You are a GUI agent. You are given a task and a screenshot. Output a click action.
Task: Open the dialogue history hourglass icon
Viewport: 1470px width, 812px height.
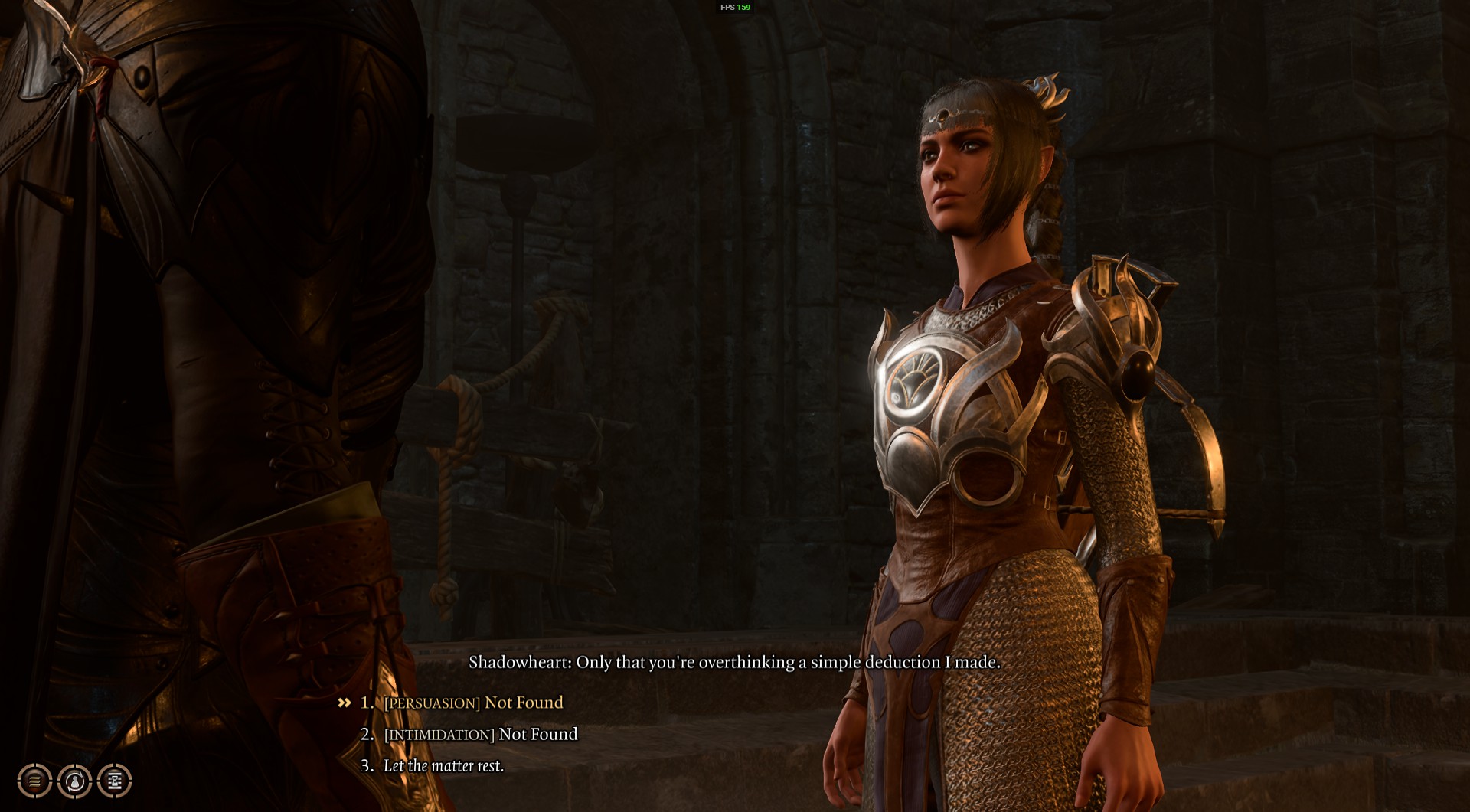click(x=115, y=781)
